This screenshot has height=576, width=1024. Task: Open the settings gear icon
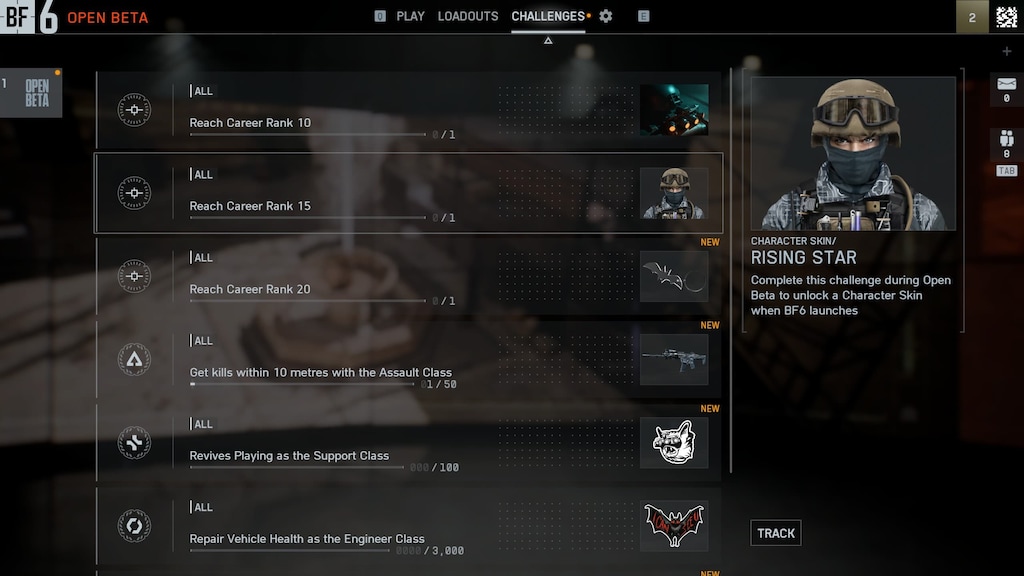(x=605, y=16)
